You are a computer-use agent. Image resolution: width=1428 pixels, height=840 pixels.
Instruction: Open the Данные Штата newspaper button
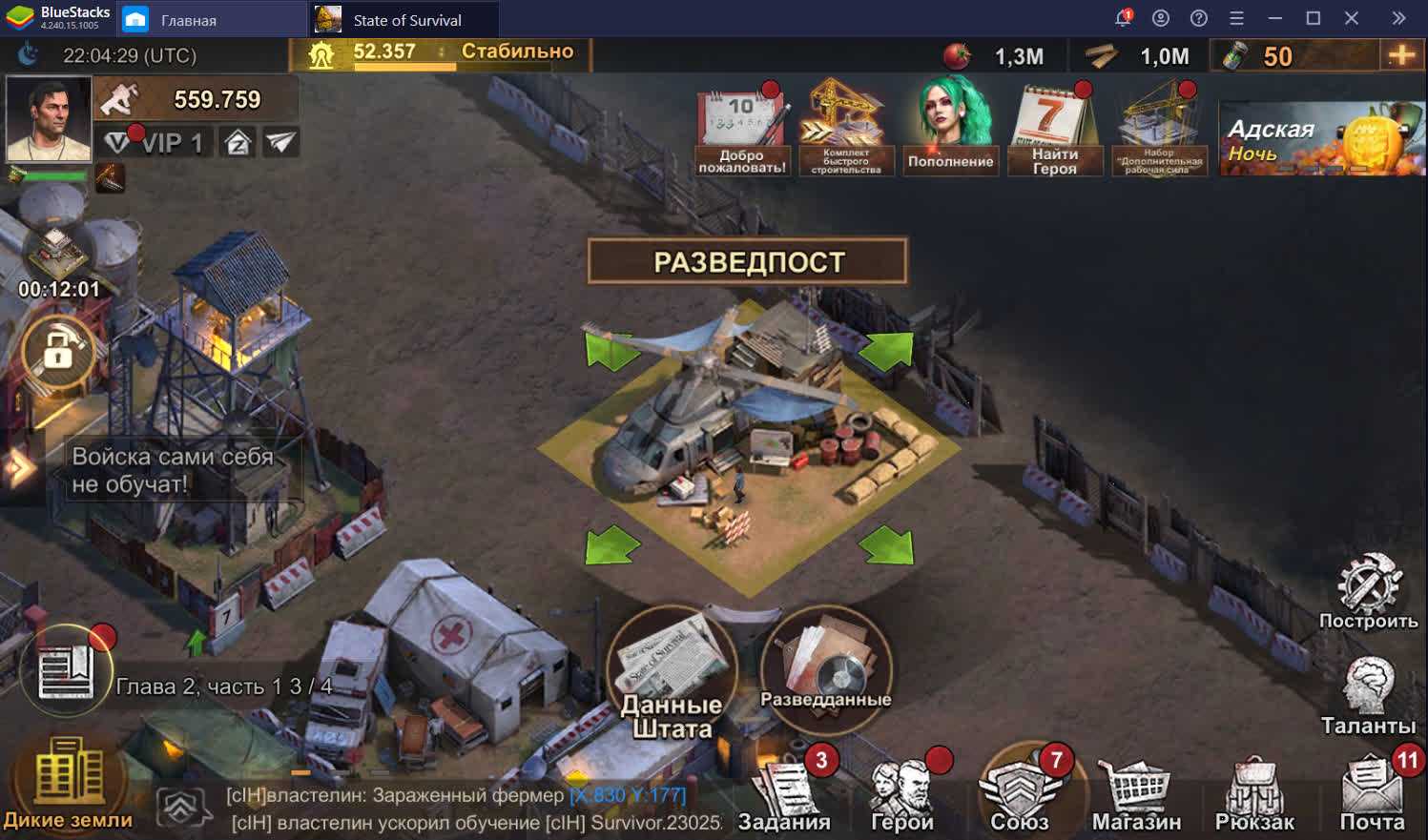coord(672,670)
